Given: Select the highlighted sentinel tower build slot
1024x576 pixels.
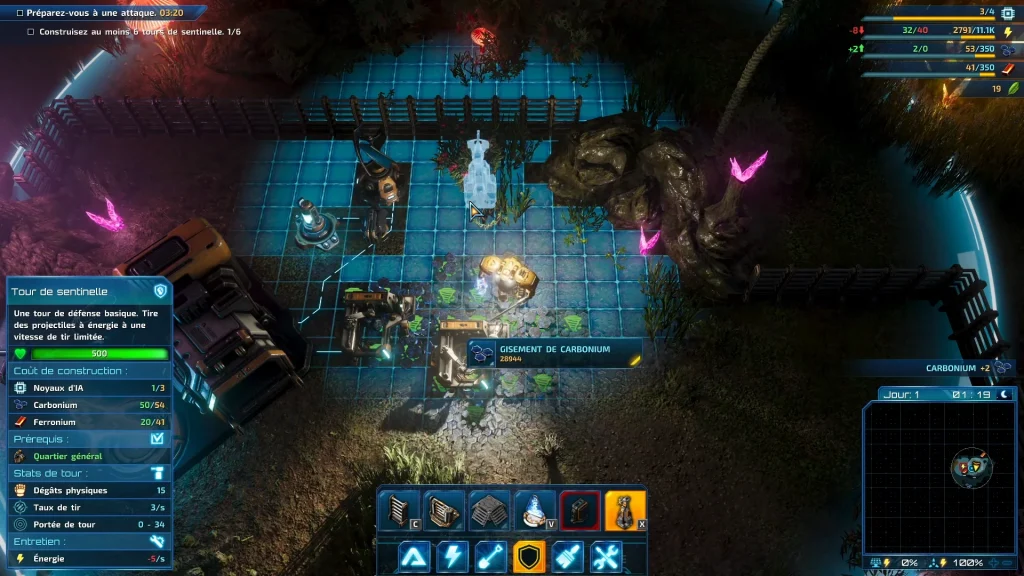Looking at the screenshot, I should click(x=624, y=510).
